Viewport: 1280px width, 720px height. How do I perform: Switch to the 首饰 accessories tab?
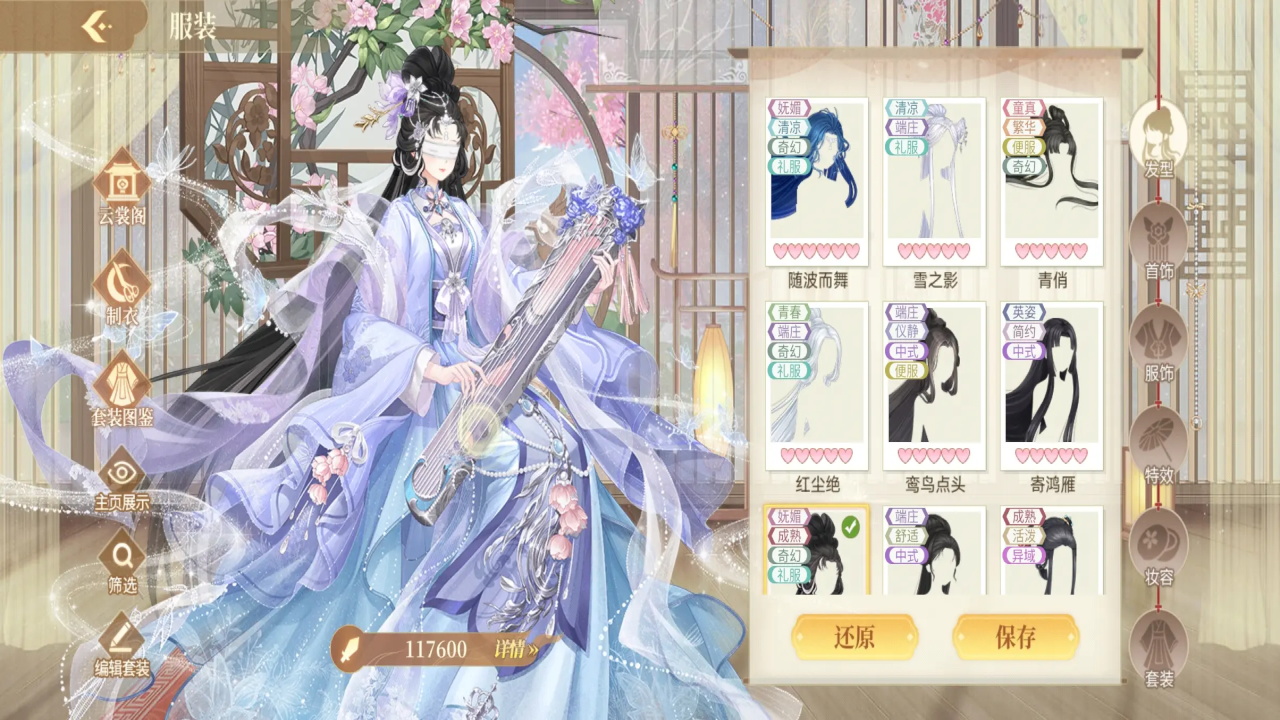[x=1159, y=240]
